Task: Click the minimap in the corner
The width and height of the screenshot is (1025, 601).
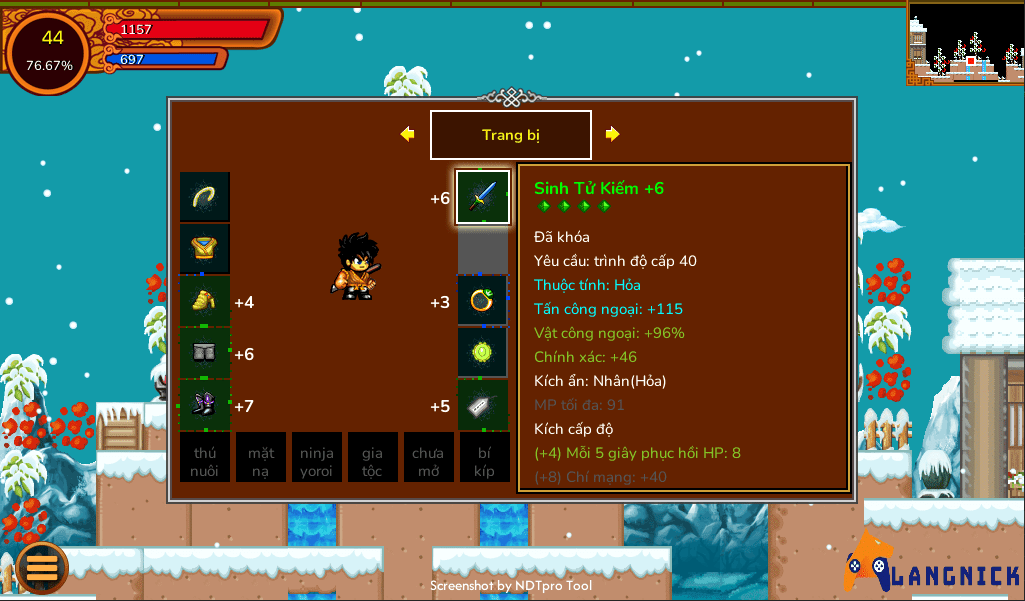Action: pos(965,42)
